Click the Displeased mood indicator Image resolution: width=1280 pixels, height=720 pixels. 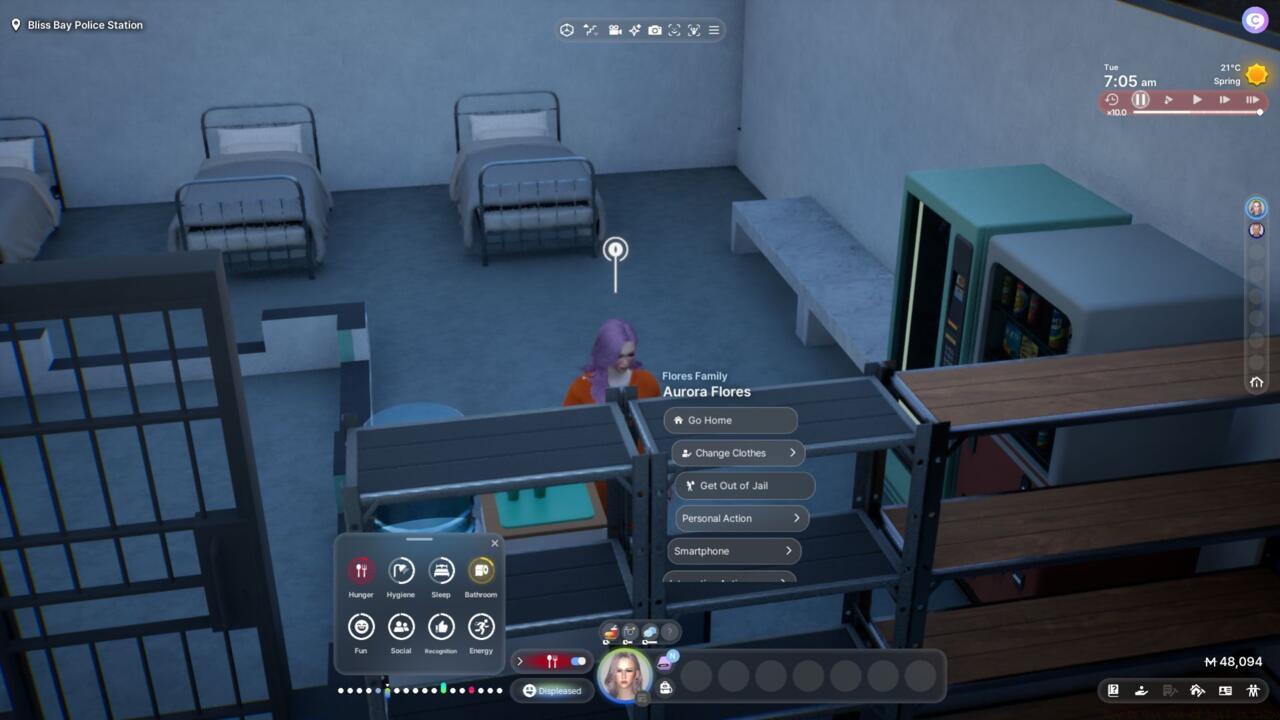(x=552, y=690)
